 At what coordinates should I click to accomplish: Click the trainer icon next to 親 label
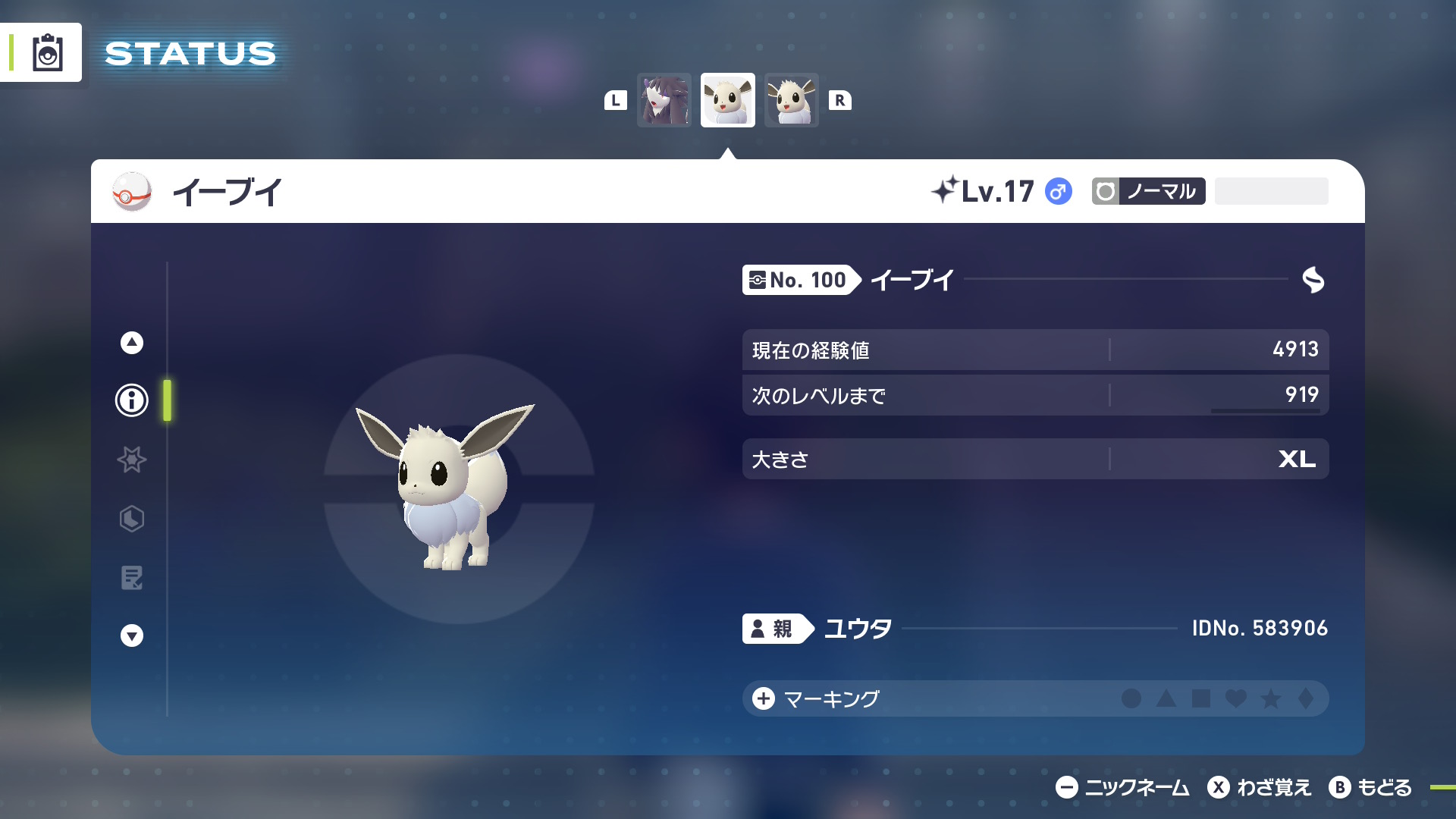tap(758, 628)
